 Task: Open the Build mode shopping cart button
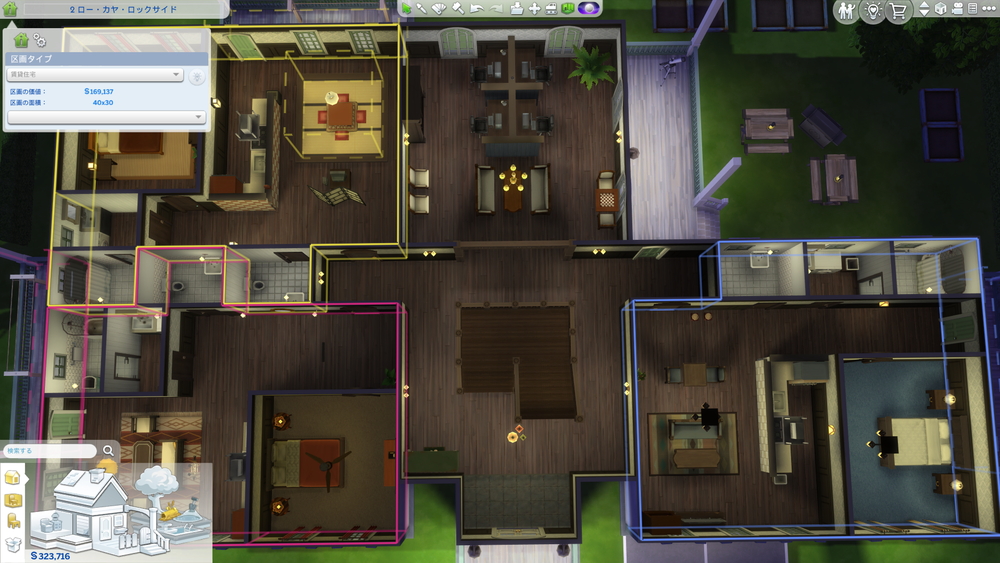898,10
